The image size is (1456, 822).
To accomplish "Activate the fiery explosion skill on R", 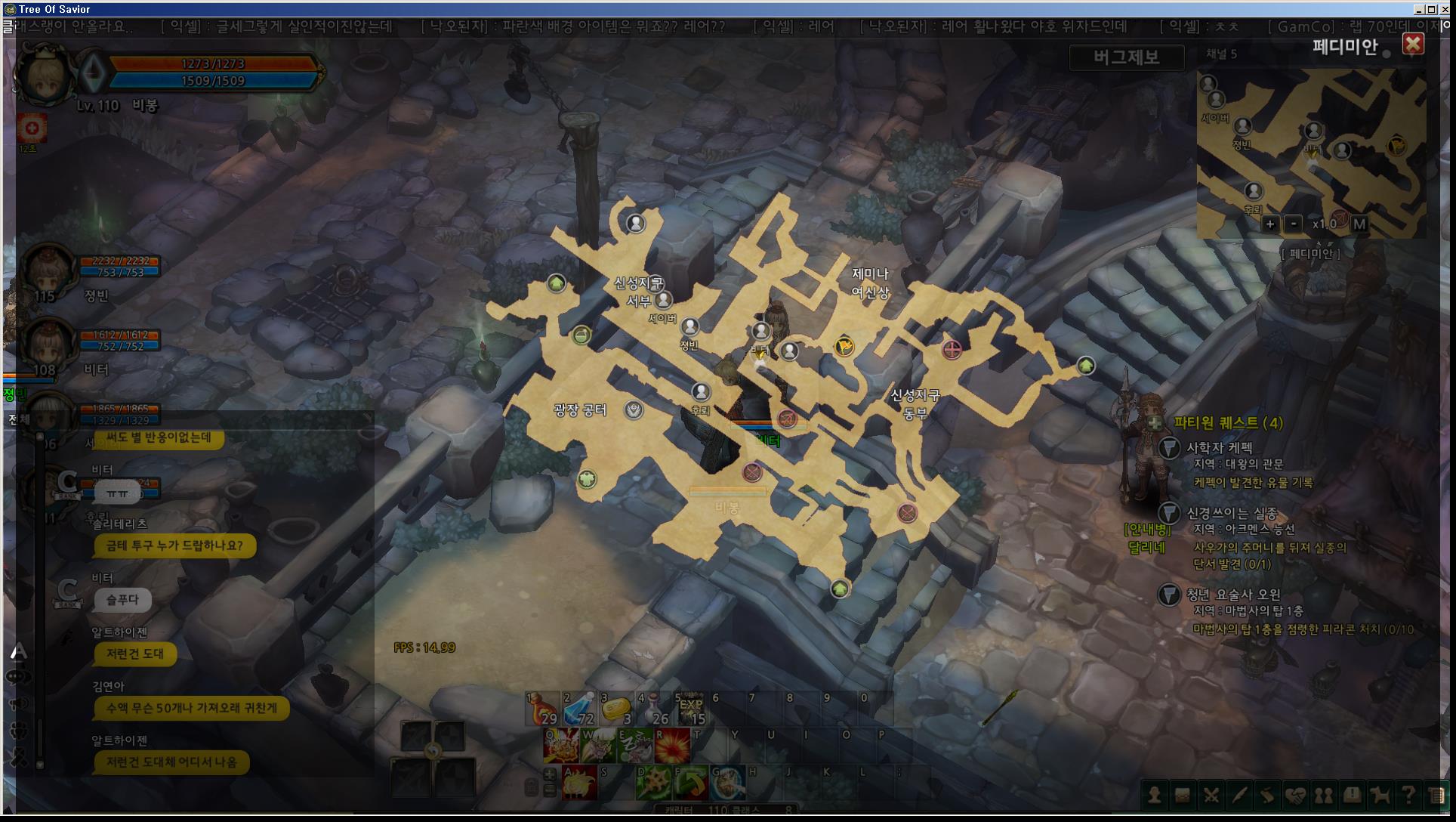I will point(672,746).
